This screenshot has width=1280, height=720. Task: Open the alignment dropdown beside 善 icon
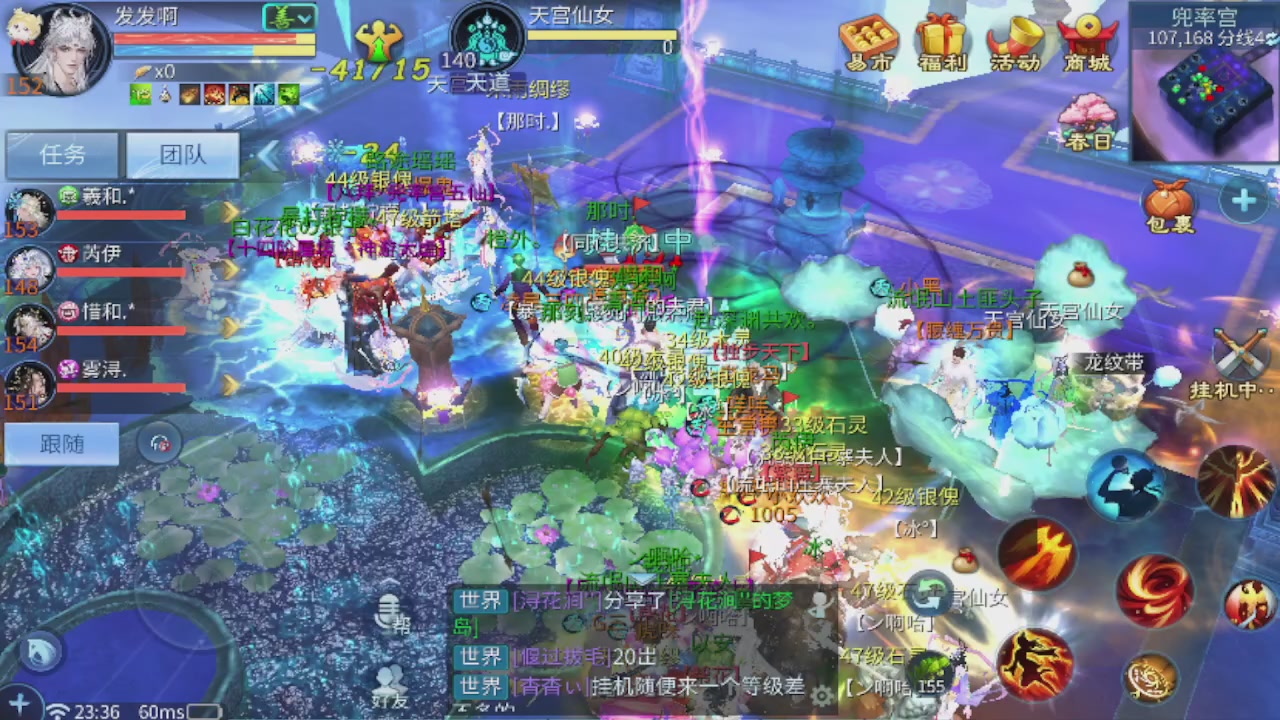click(303, 17)
